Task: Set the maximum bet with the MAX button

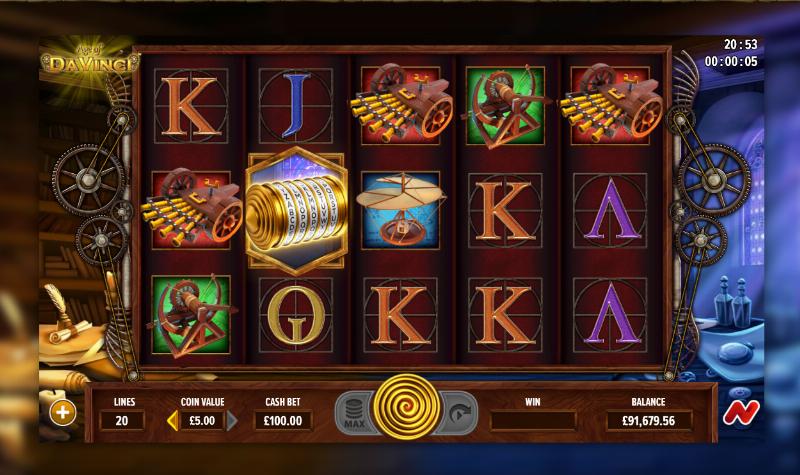Action: [354, 412]
